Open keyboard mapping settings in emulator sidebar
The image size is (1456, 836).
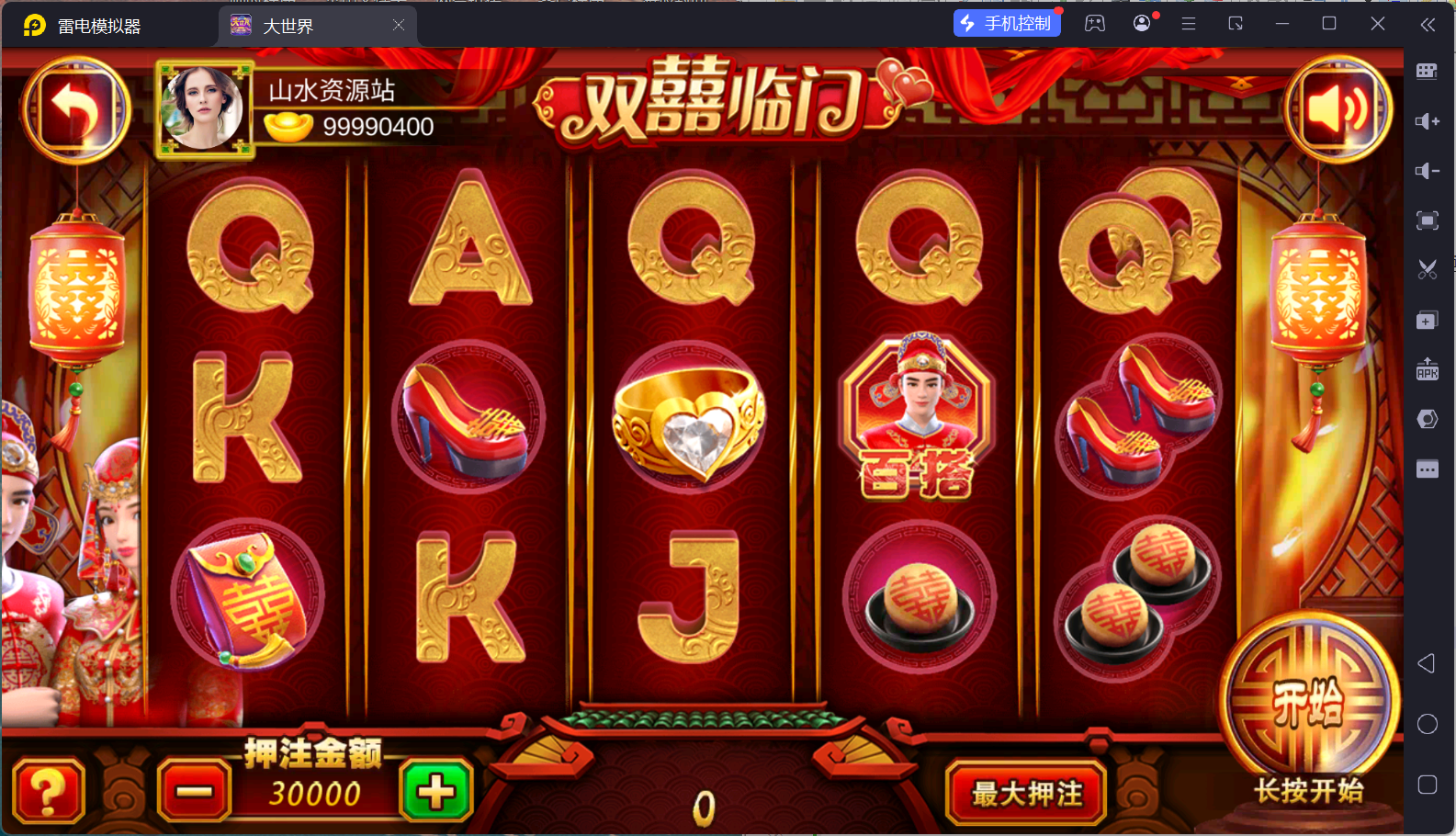[x=1427, y=71]
